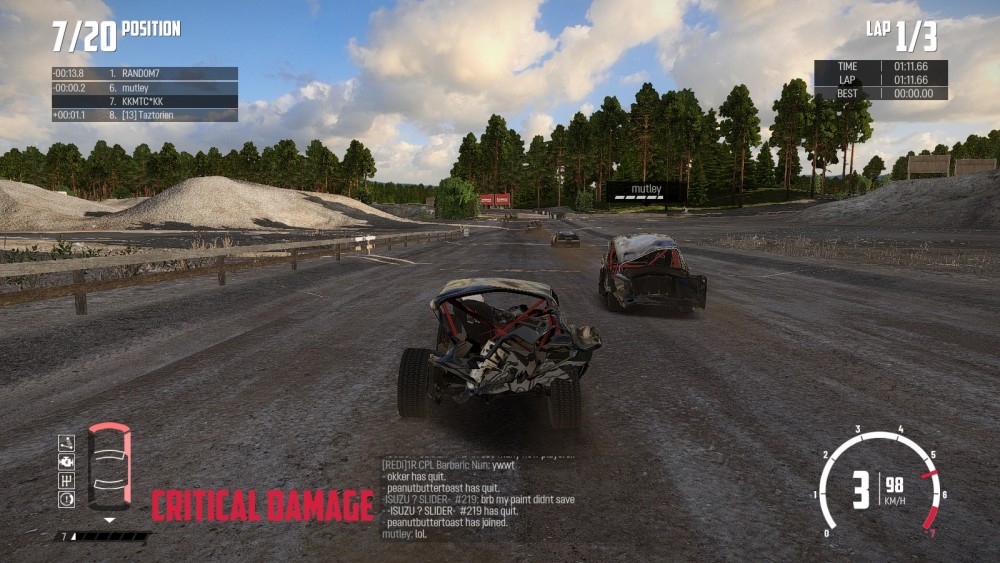Click the car body damage diagram
1000x563 pixels.
pyautogui.click(x=109, y=467)
